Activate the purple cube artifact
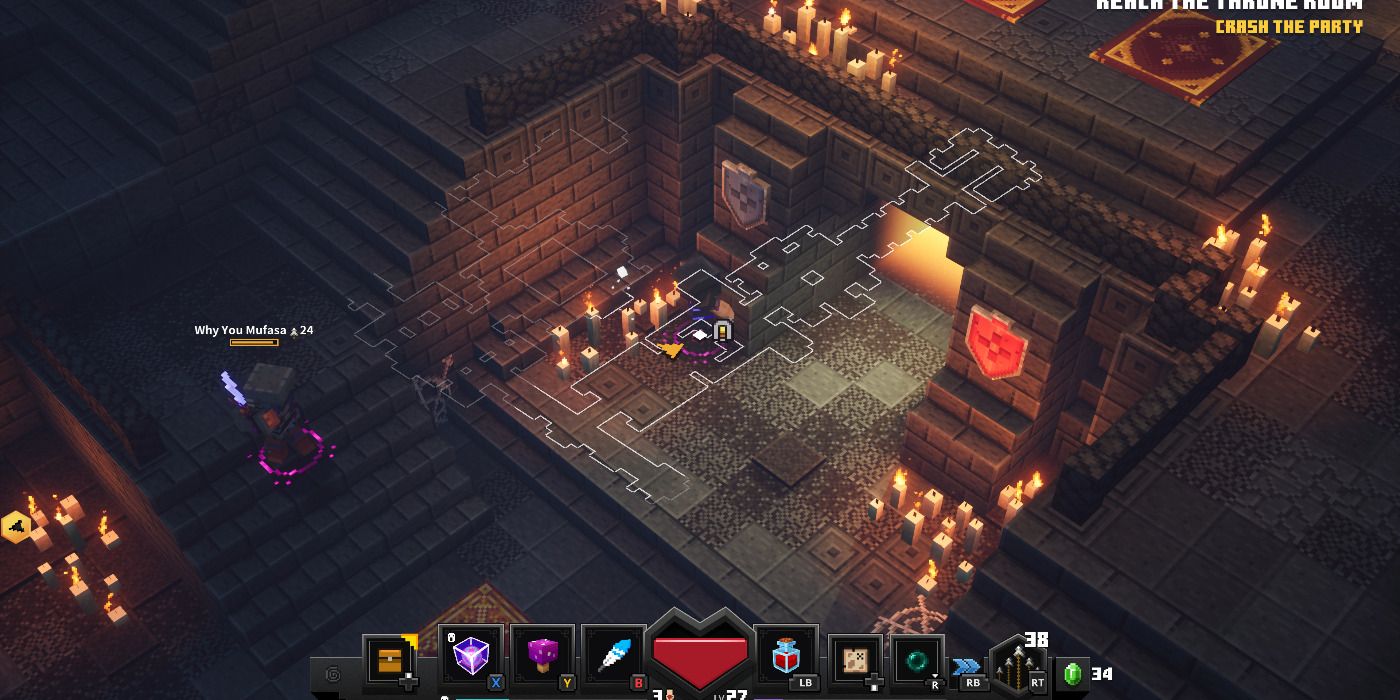This screenshot has width=1400, height=700. pos(470,657)
